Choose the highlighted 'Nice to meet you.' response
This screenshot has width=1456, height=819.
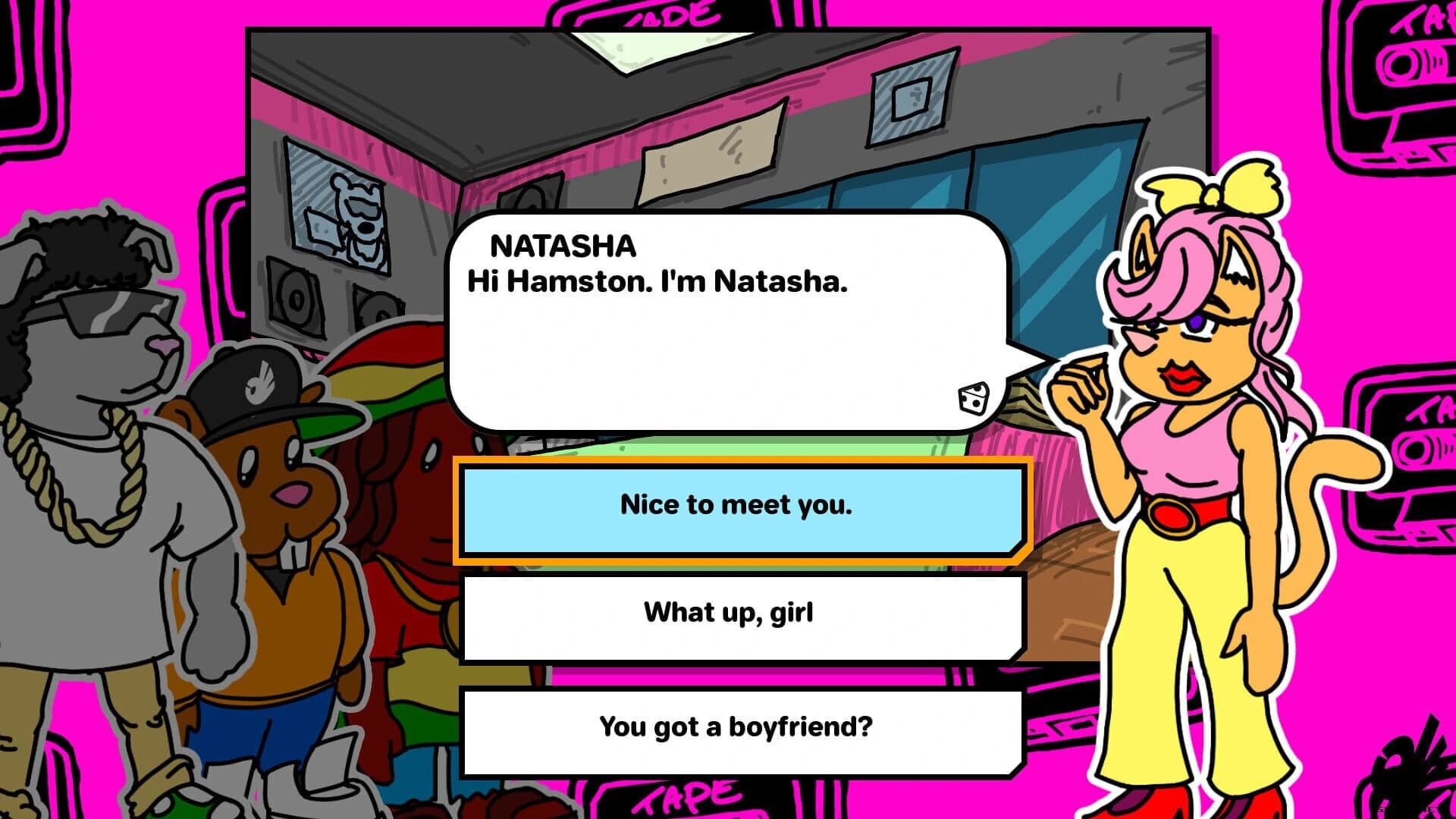(x=739, y=507)
